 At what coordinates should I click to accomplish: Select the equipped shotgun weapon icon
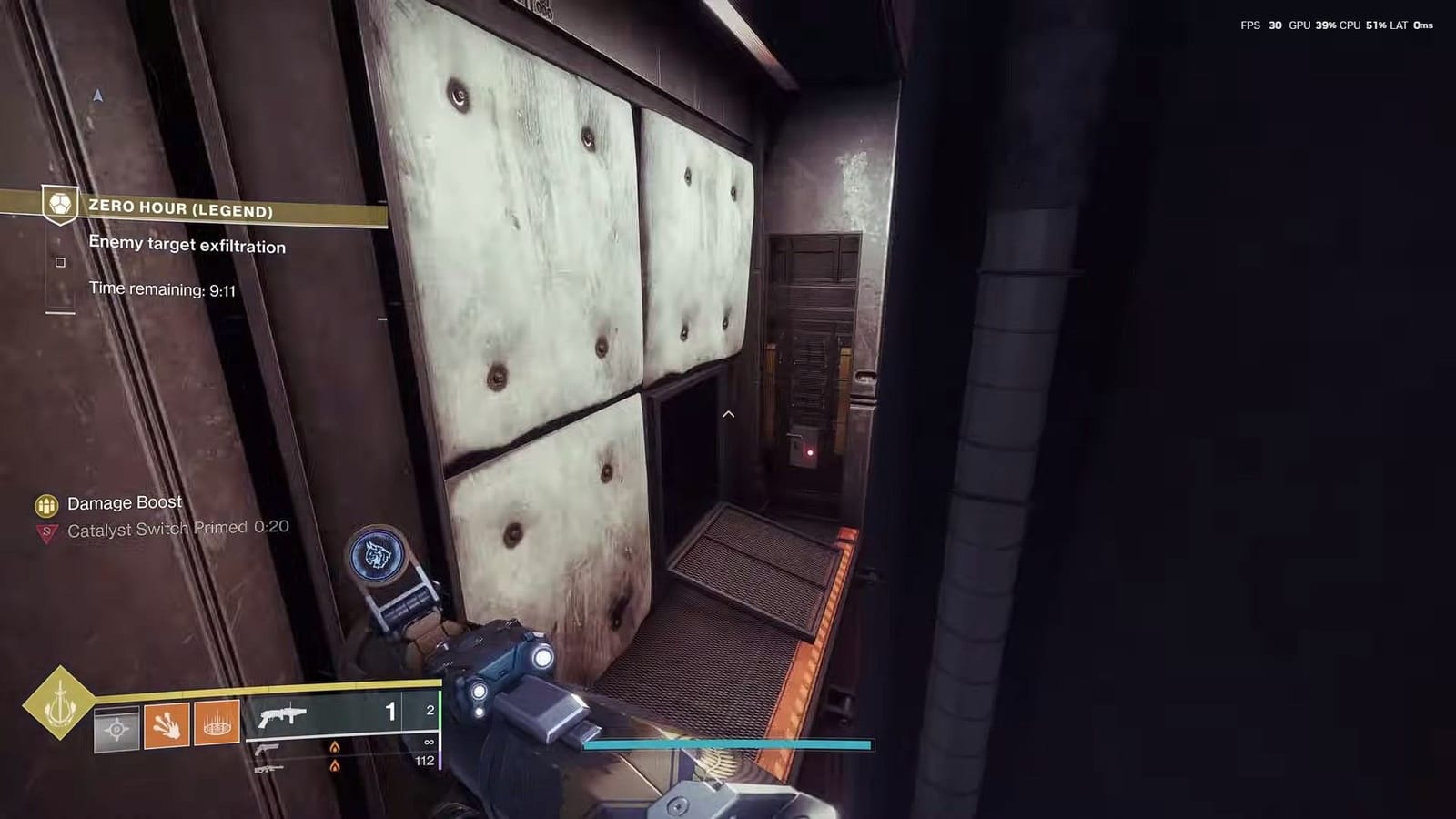284,715
